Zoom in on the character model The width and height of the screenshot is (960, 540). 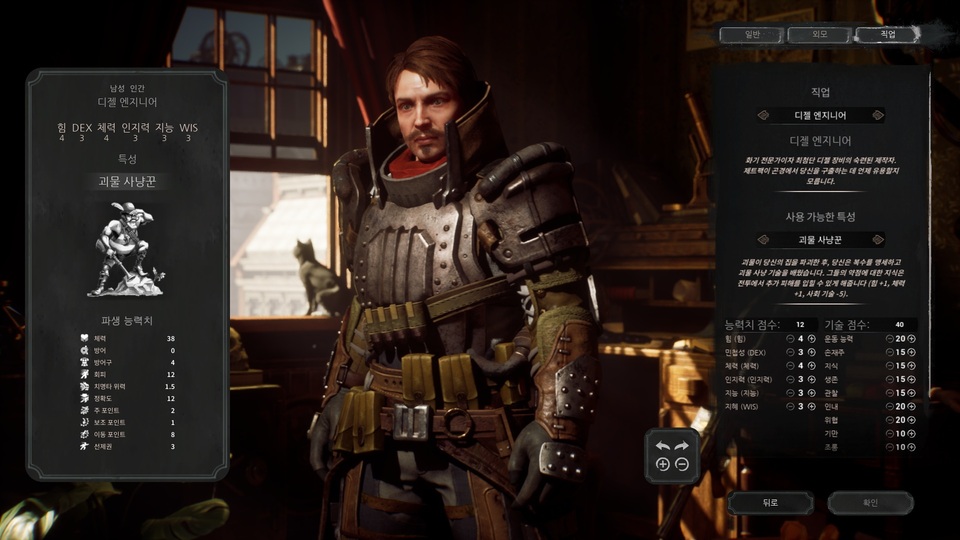(662, 465)
